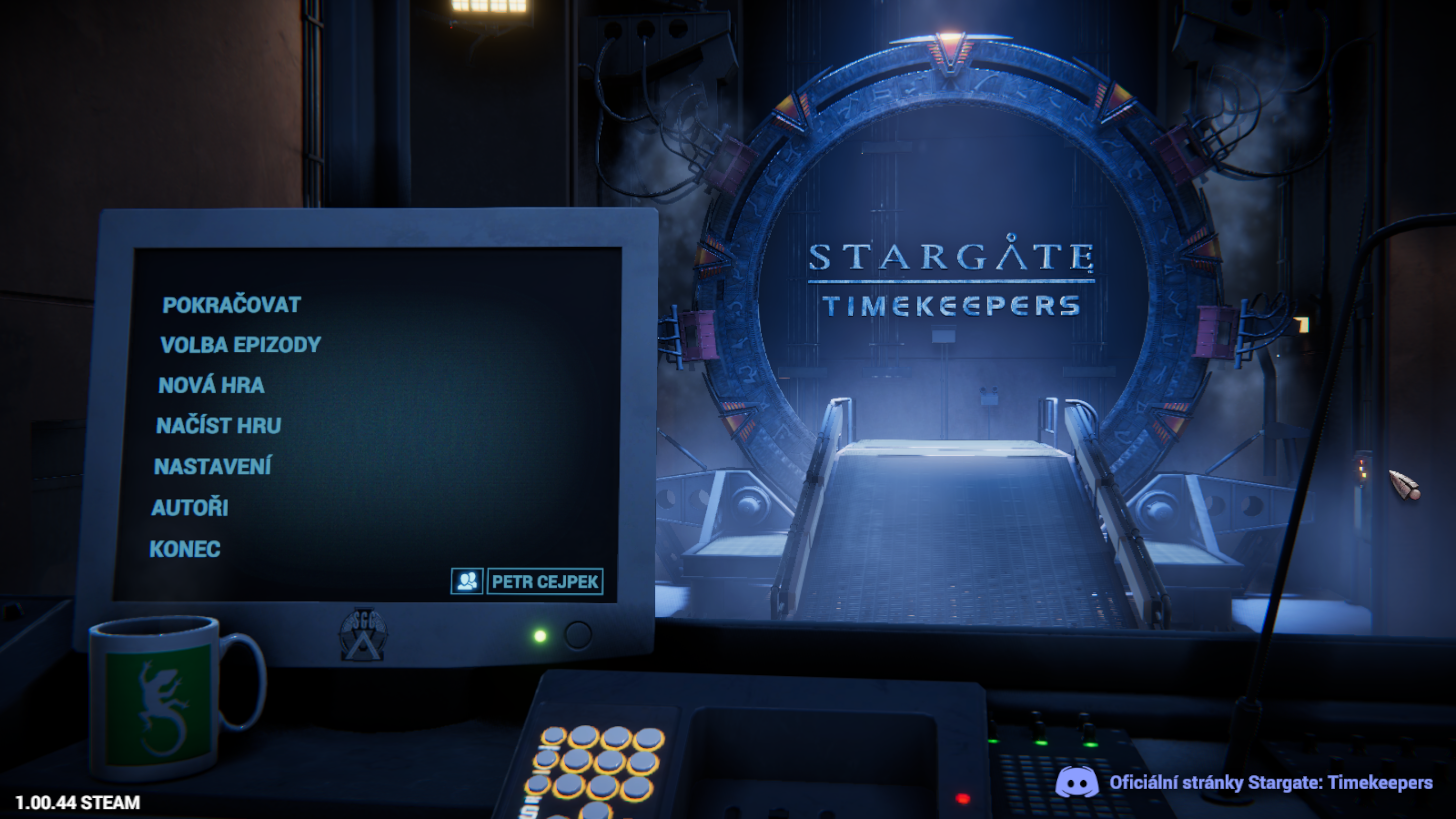Click the Petr Cejpek profile name button
Image resolution: width=1456 pixels, height=819 pixels.
pos(545,581)
